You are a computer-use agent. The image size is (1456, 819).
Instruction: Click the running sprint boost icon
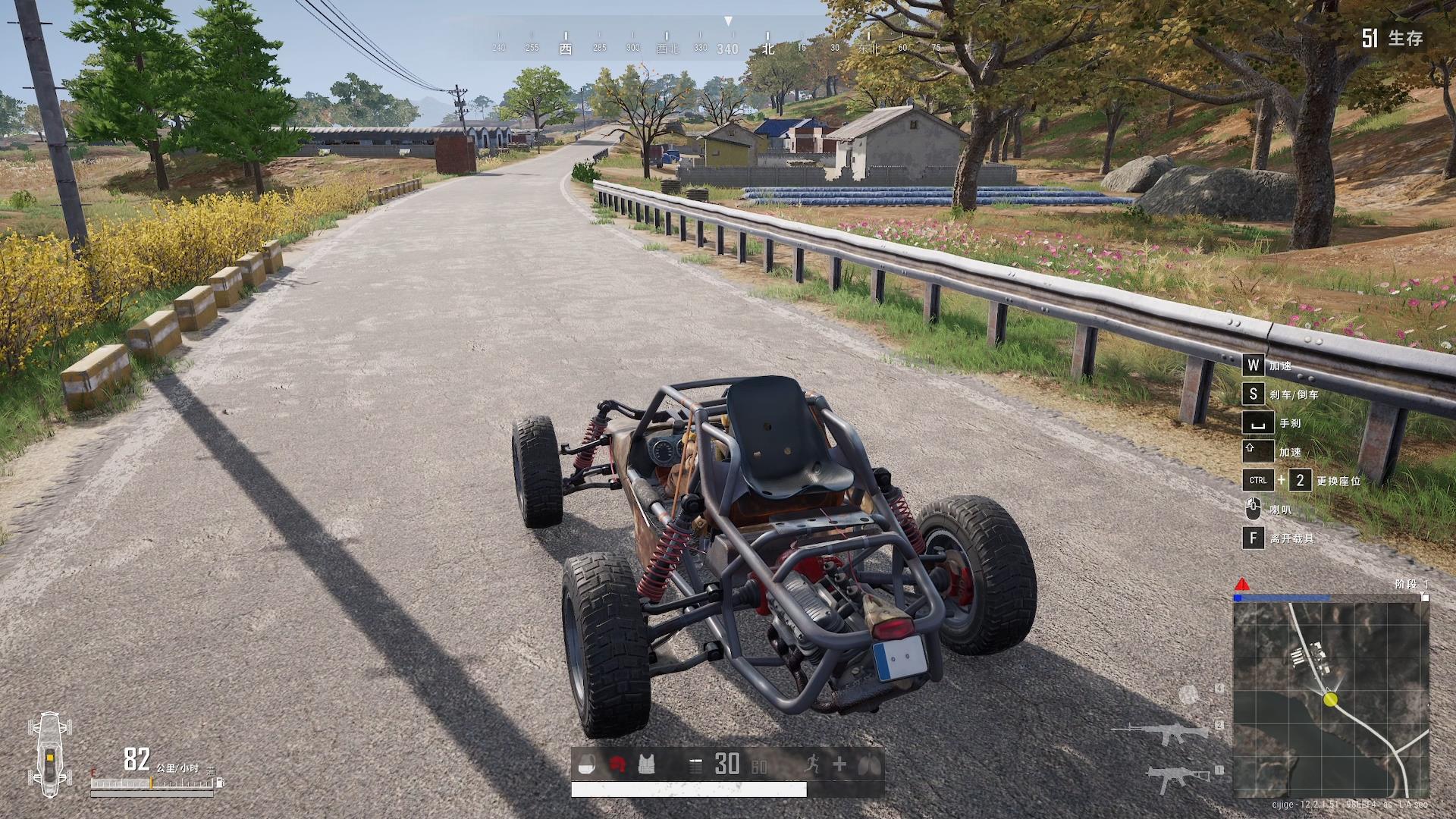point(811,765)
